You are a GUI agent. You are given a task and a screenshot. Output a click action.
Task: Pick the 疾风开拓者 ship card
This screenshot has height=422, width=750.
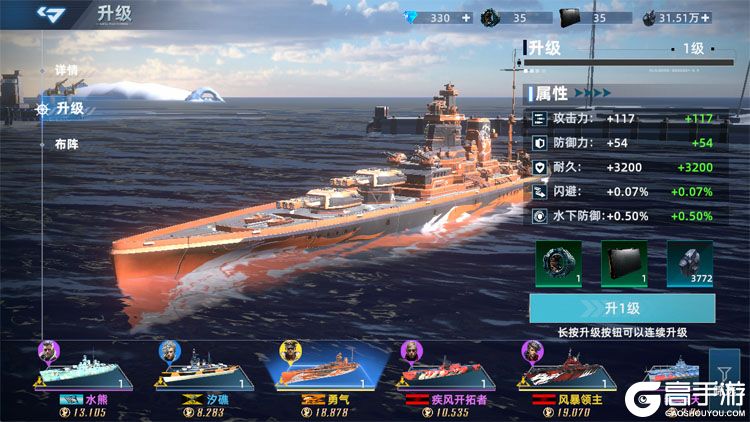coord(448,376)
